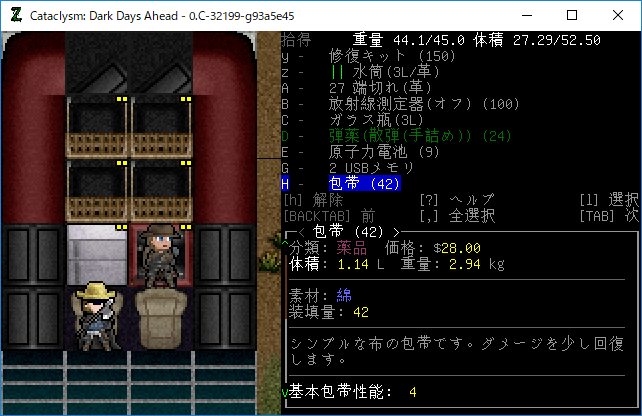Click the highlighted 包帯 (42) row
Viewport: 642px width, 416px height.
pyautogui.click(x=364, y=184)
